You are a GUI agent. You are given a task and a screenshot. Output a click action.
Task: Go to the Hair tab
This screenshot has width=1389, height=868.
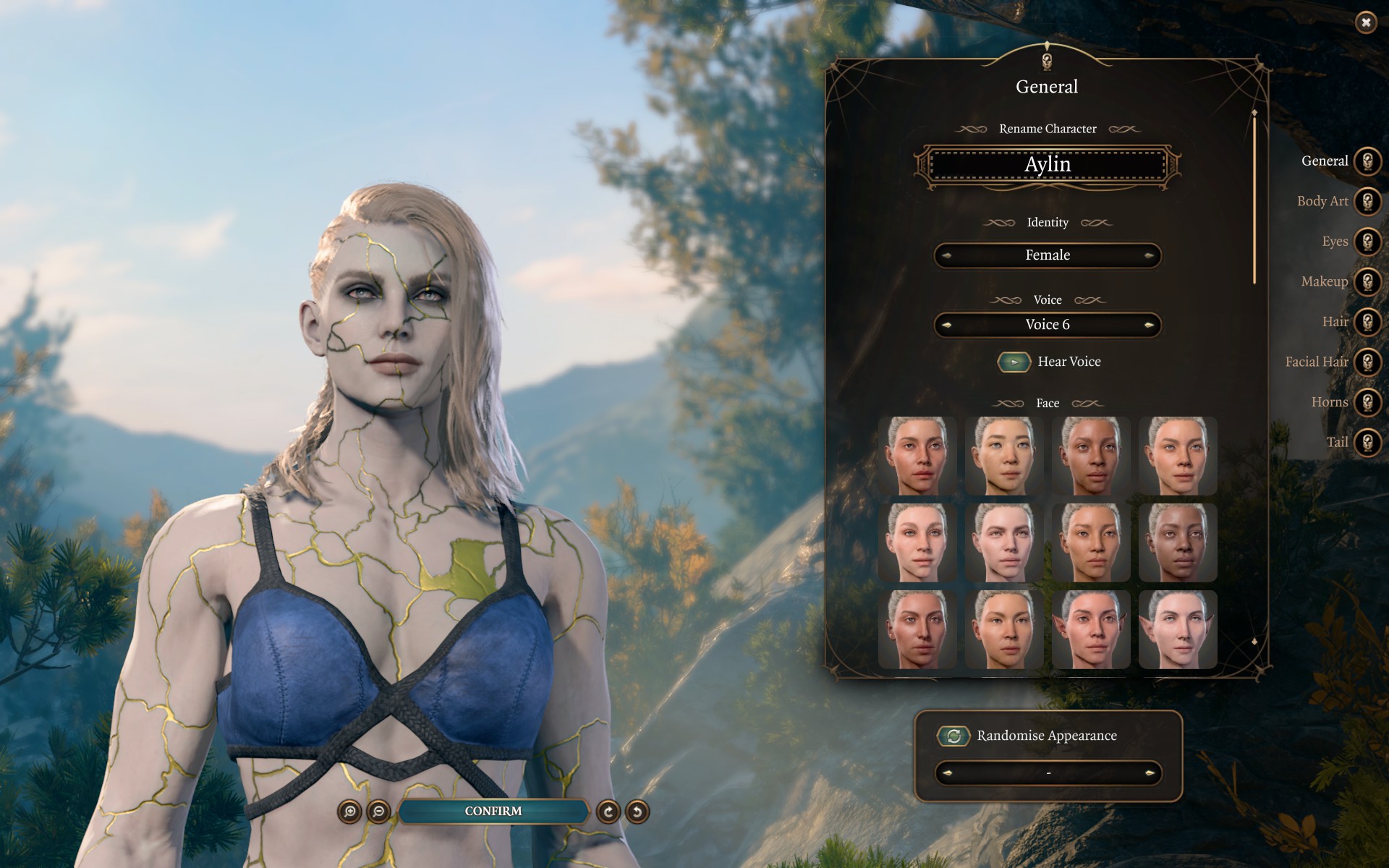[x=1367, y=322]
